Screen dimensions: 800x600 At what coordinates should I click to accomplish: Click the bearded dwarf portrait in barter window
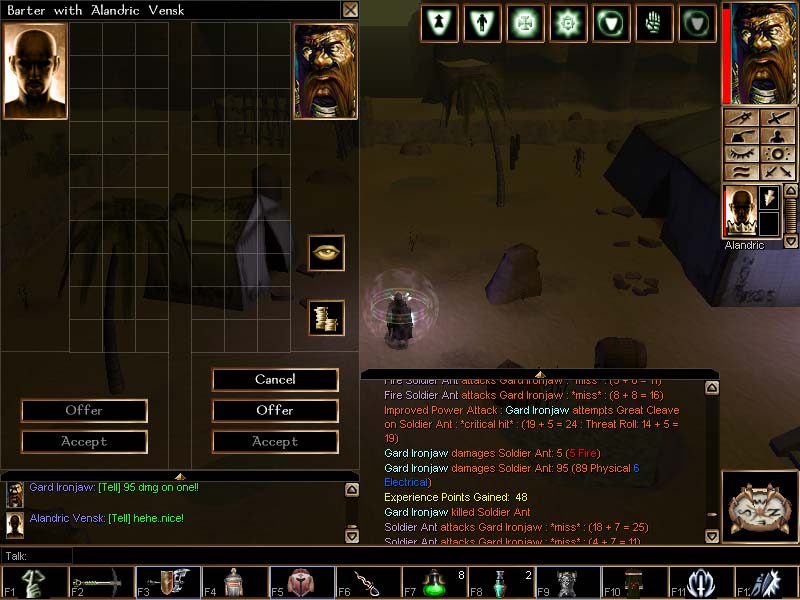pyautogui.click(x=325, y=71)
